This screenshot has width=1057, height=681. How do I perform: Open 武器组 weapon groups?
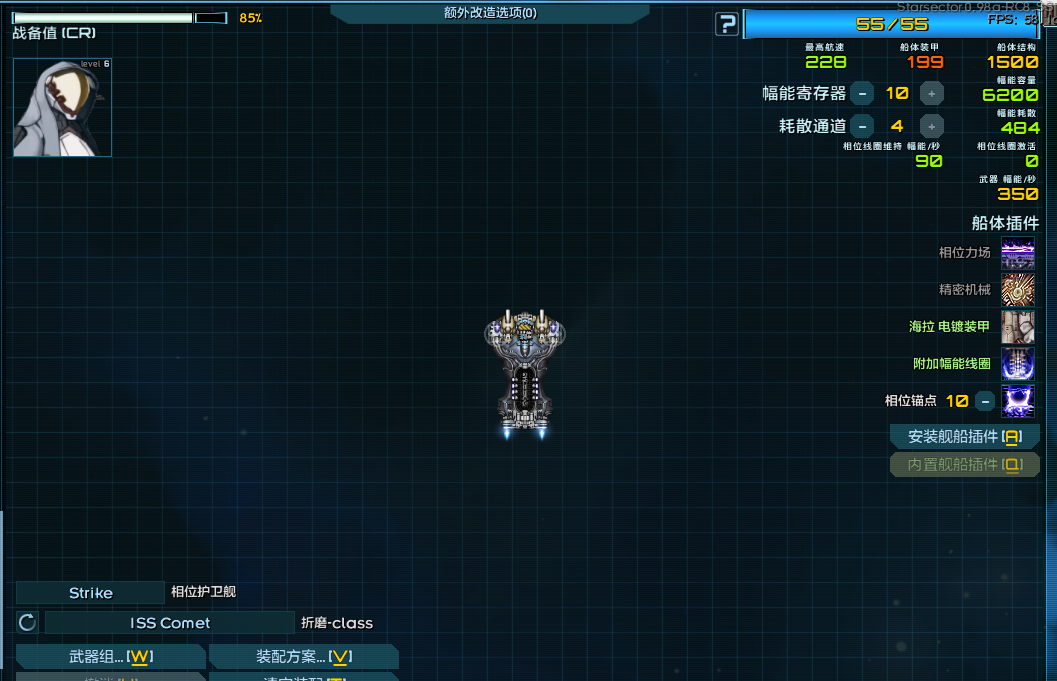[110, 657]
